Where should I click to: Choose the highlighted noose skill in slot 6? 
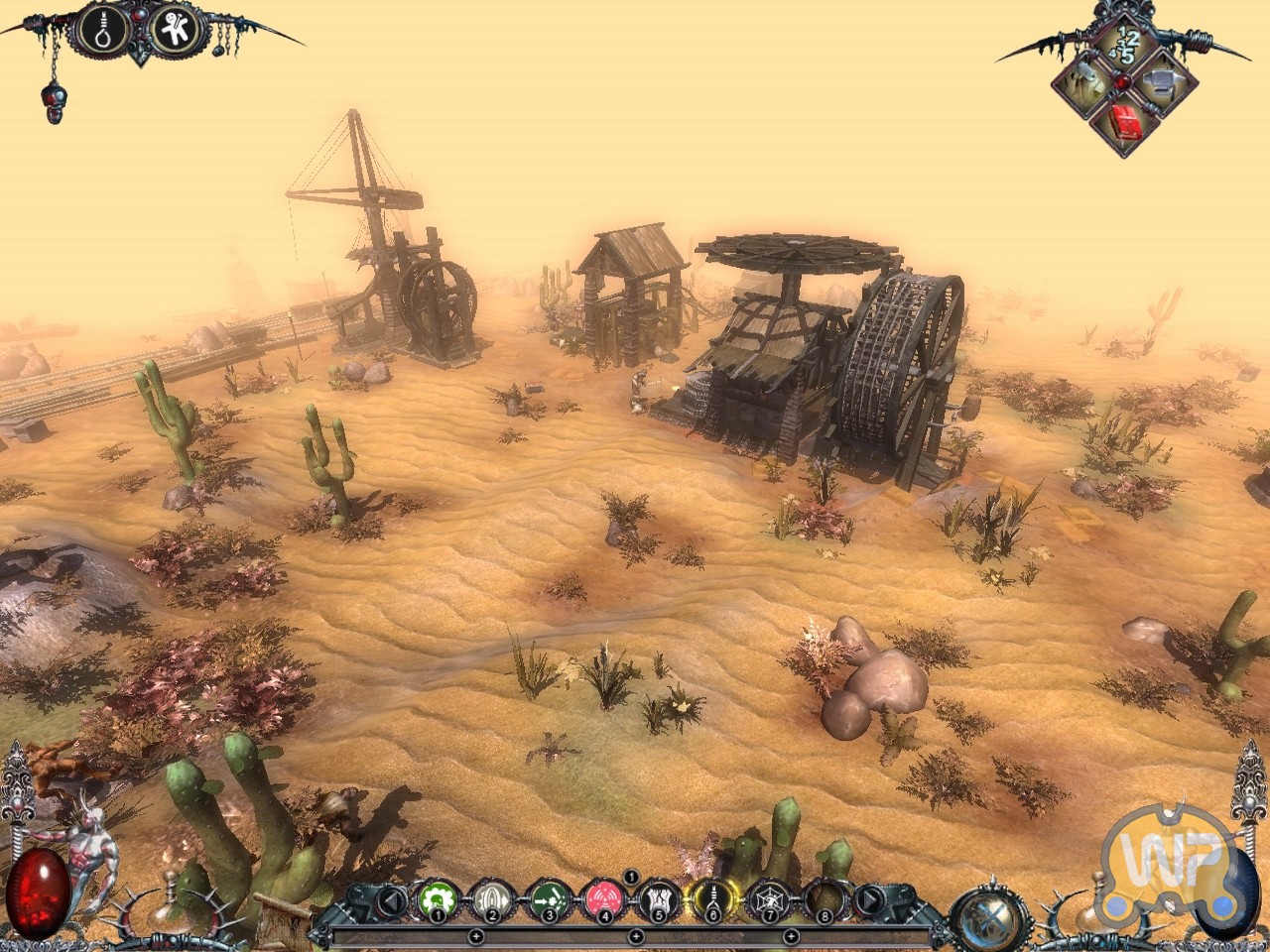pos(710,899)
